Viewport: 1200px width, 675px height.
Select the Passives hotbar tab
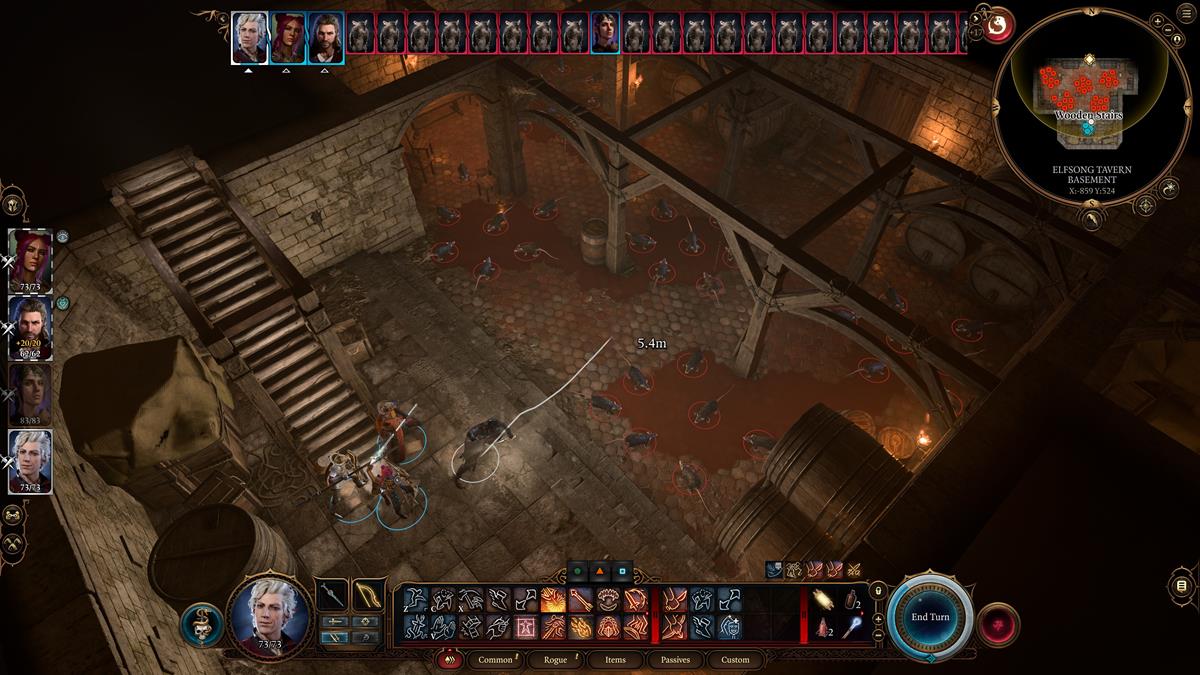675,660
